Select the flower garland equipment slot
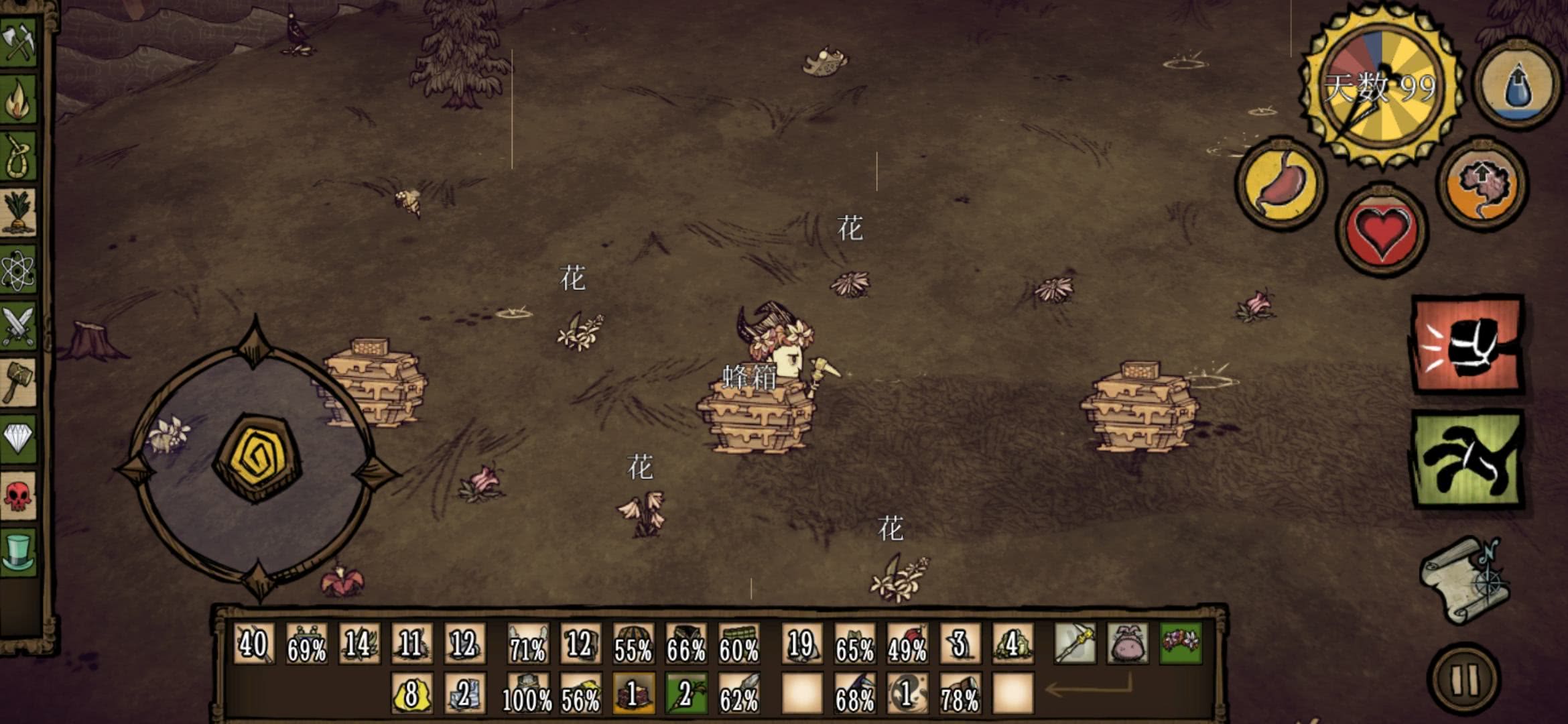Image resolution: width=1568 pixels, height=724 pixels. pos(1181,644)
